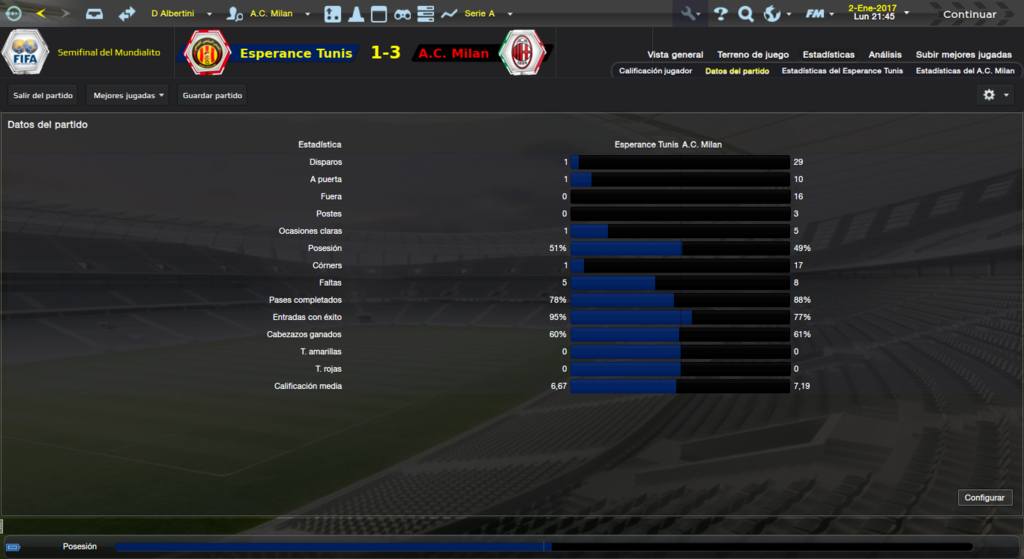This screenshot has height=559, width=1024.
Task: Go back with the yellow arrow
Action: [41, 14]
